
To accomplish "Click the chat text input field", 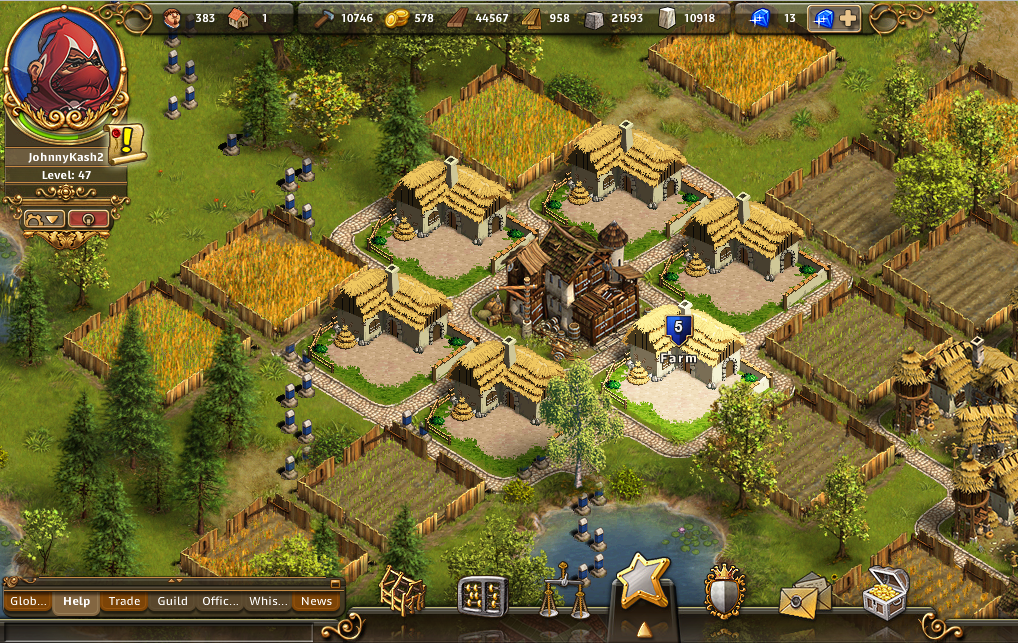I will tap(160, 631).
